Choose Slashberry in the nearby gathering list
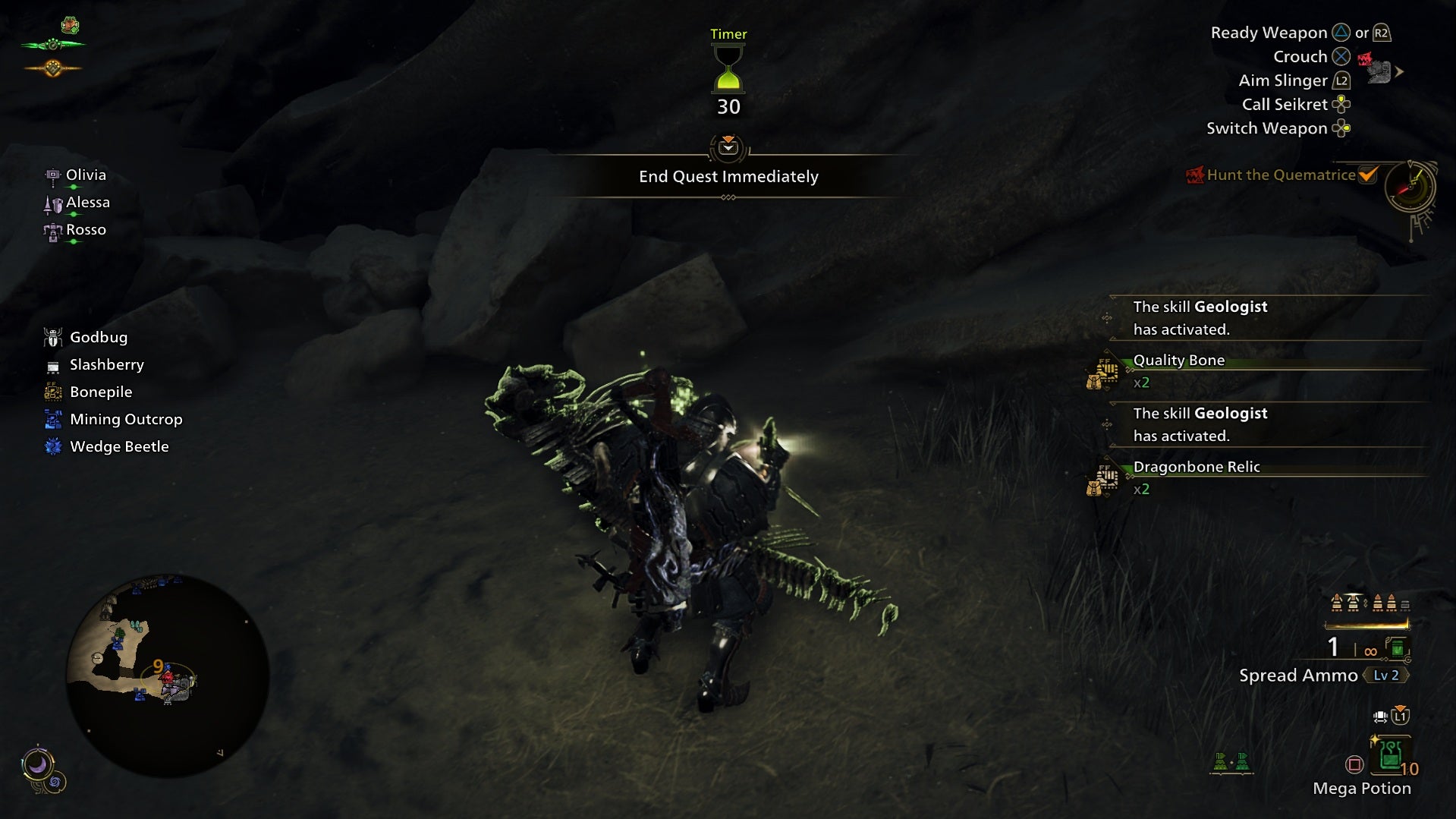The height and width of the screenshot is (819, 1456). [x=106, y=365]
